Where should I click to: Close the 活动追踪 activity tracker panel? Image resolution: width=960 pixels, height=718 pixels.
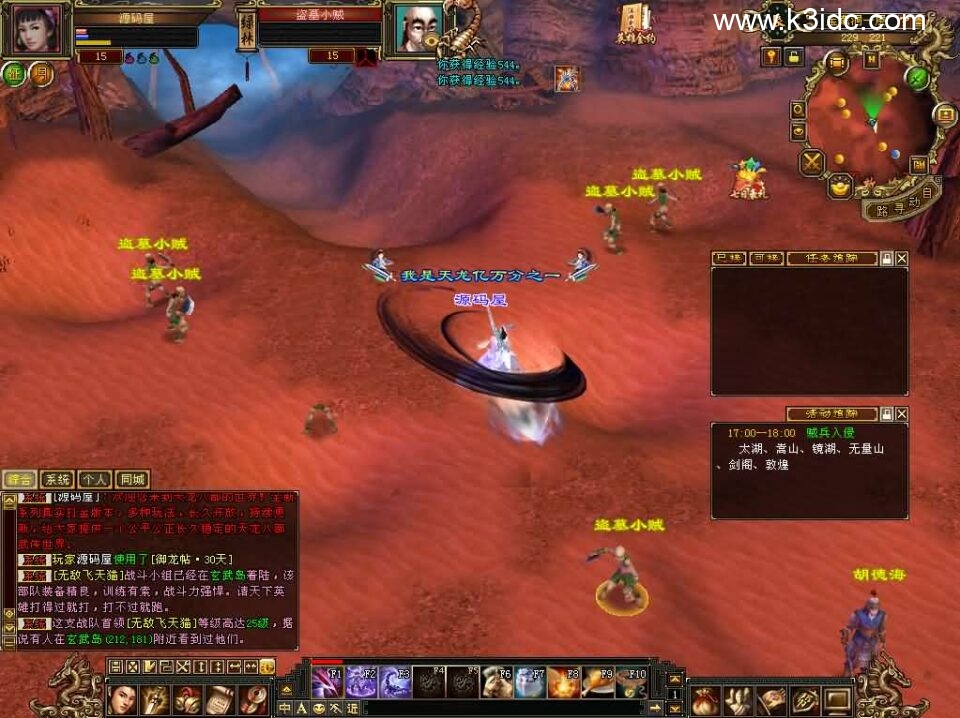(x=902, y=414)
